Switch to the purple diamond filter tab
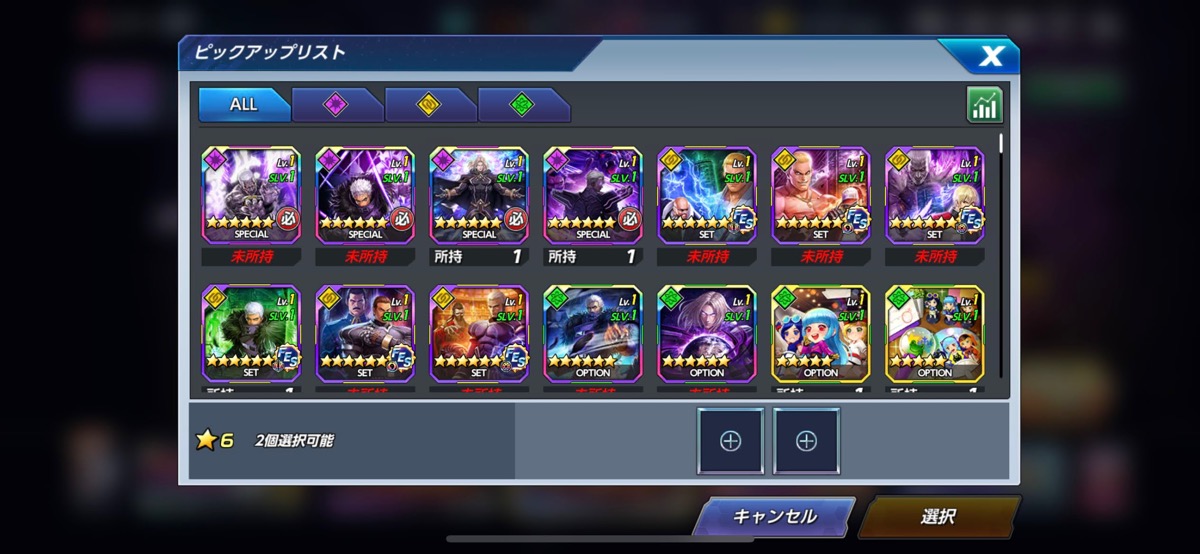Screen dimensions: 1200x554 pos(336,104)
